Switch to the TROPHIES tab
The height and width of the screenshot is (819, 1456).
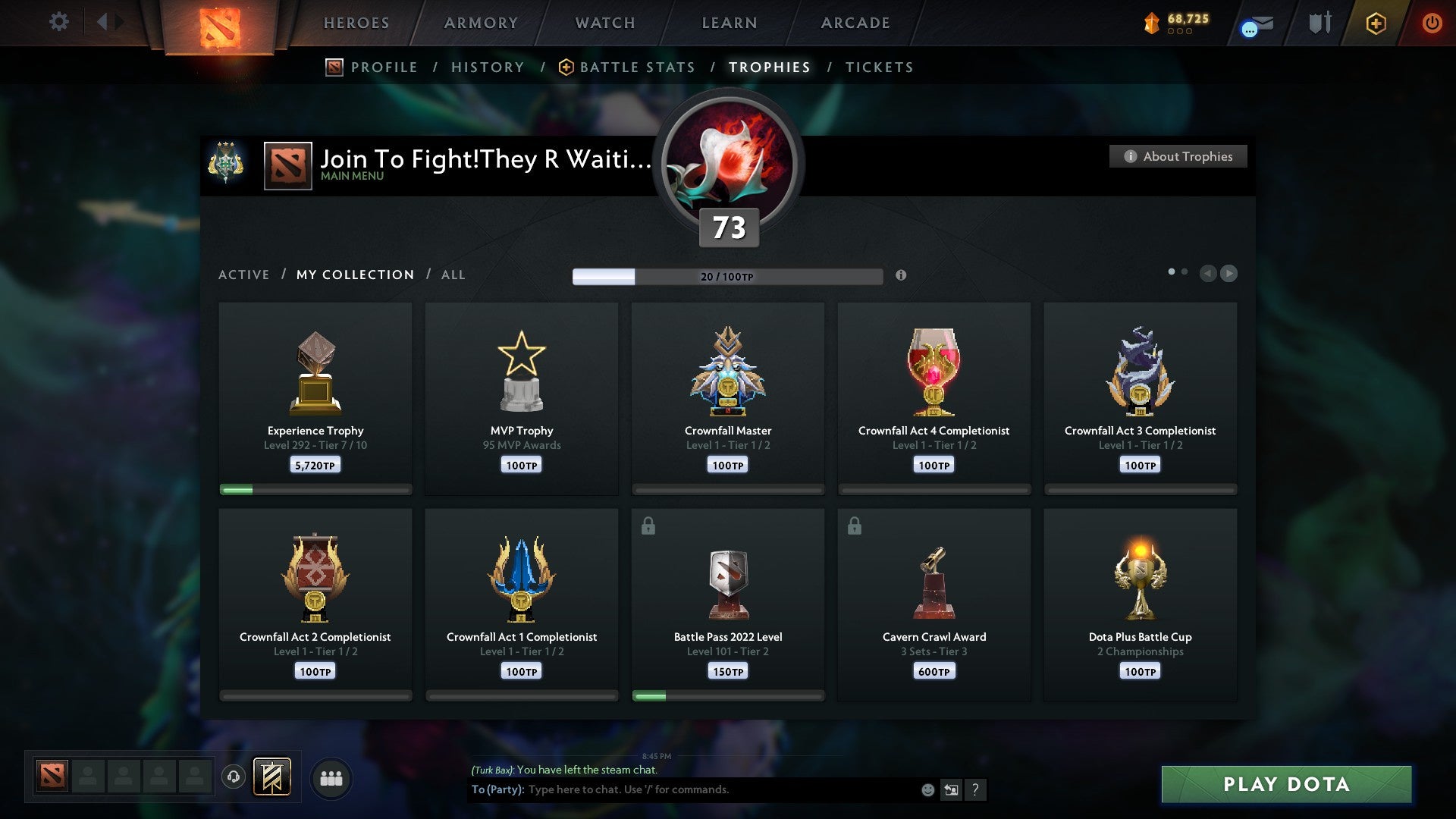point(769,67)
